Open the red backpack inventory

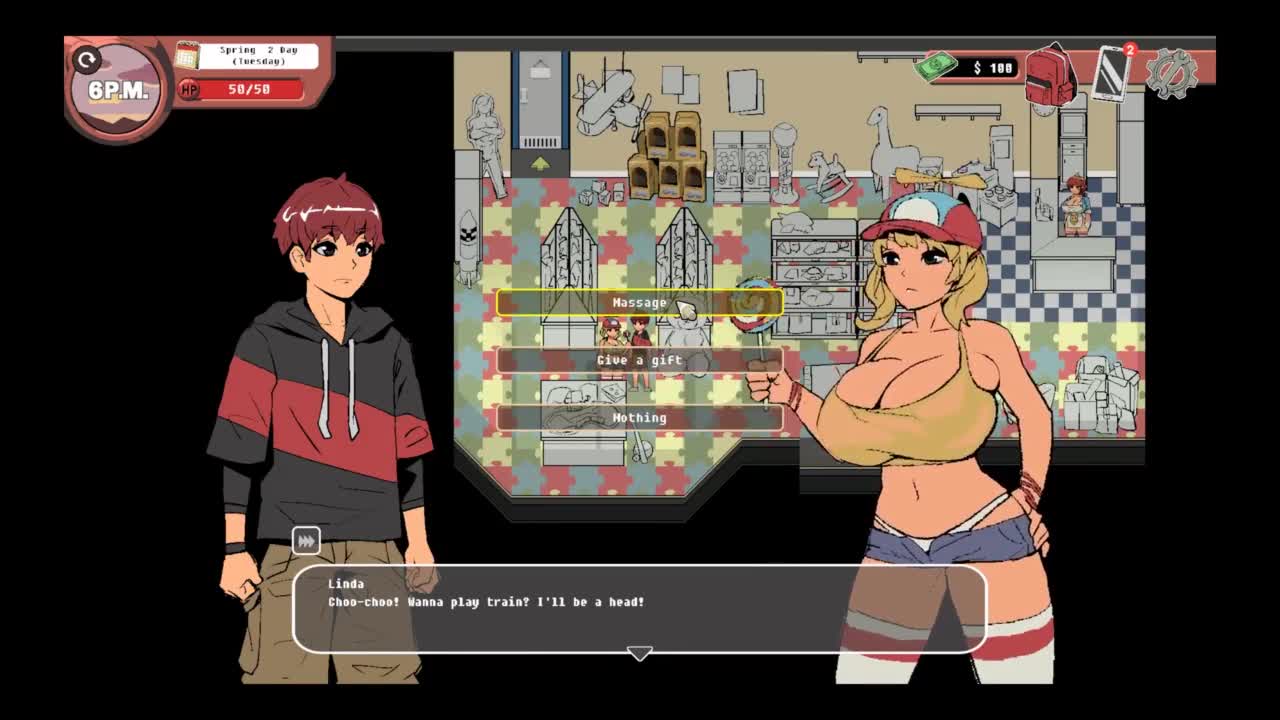click(1050, 73)
